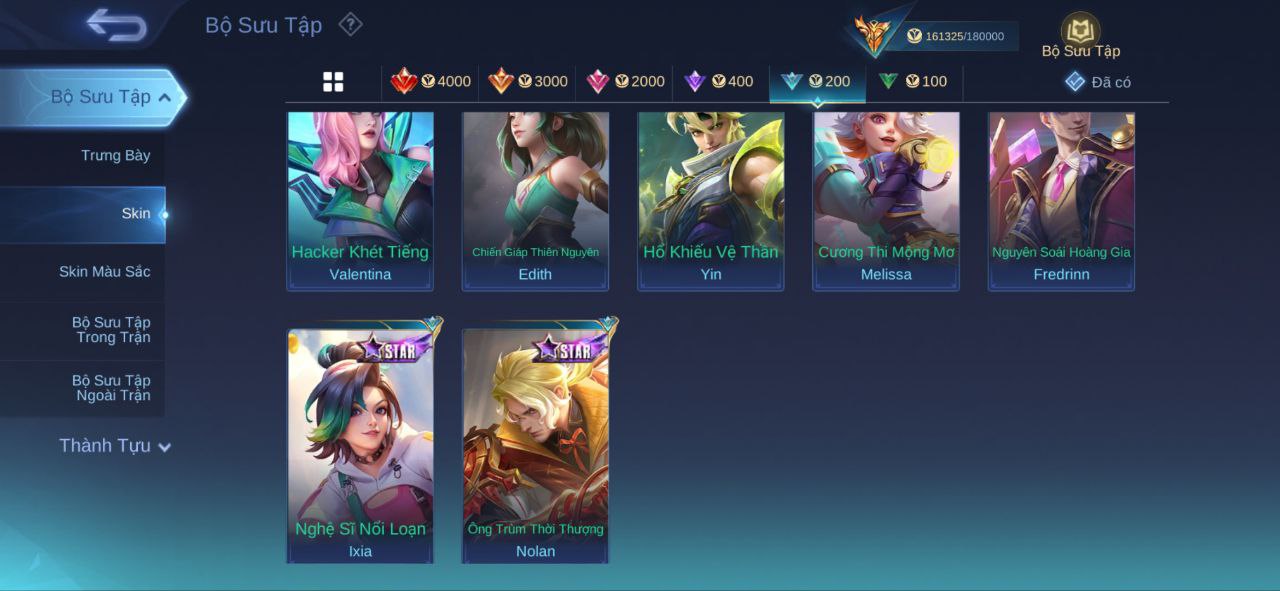Image resolution: width=1280 pixels, height=591 pixels.
Task: Go back using the return arrow
Action: coord(117,24)
